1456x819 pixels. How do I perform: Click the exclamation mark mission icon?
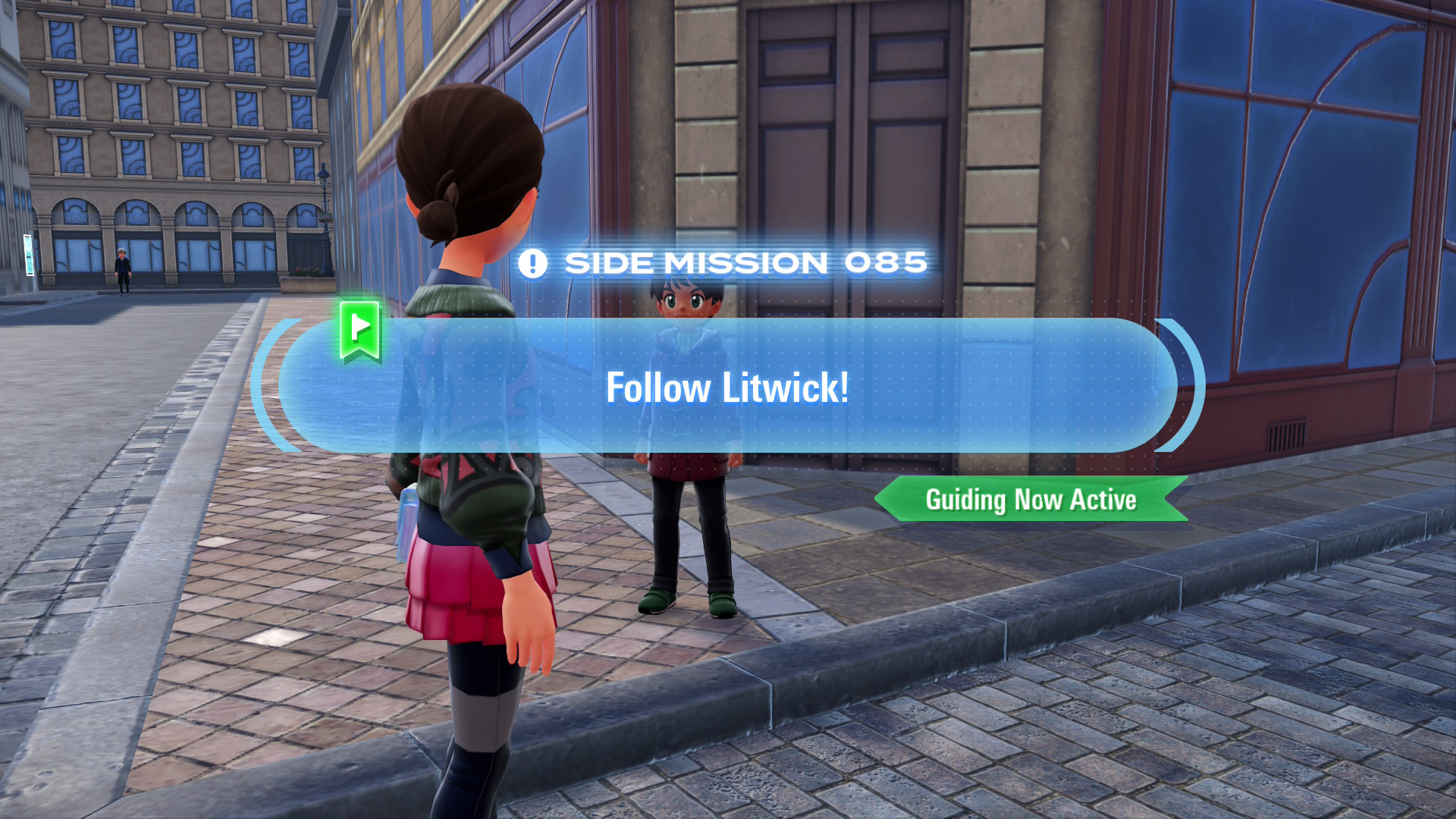pos(532,262)
